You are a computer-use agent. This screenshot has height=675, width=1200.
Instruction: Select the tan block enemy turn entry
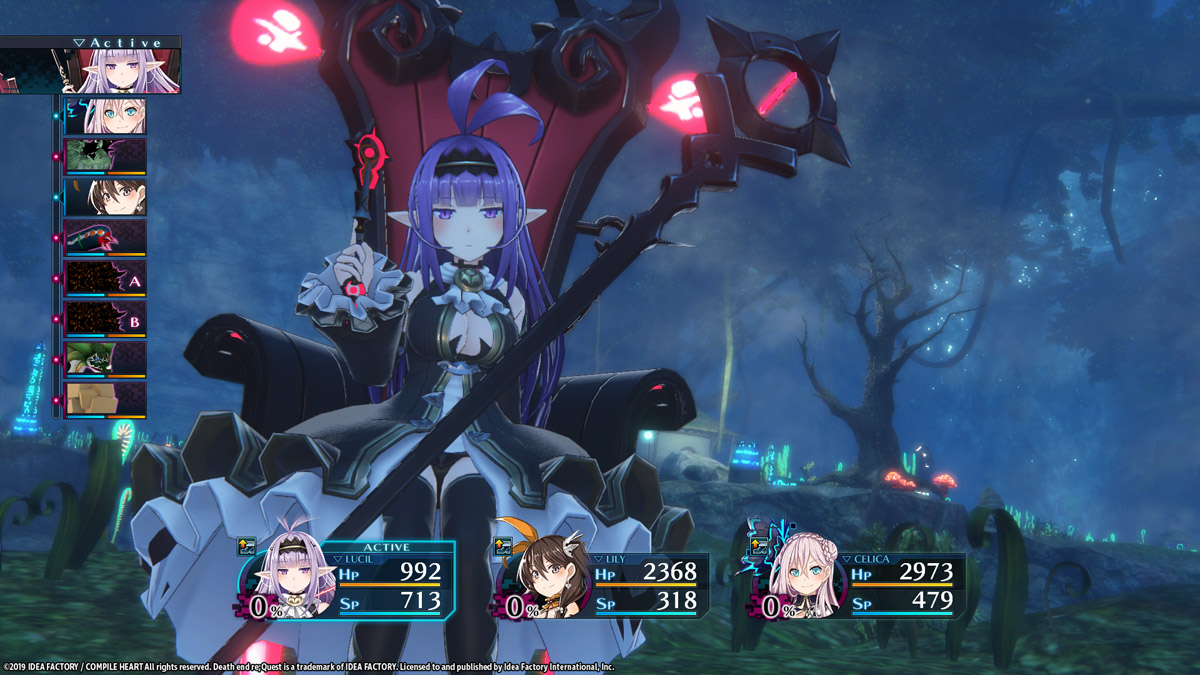105,400
